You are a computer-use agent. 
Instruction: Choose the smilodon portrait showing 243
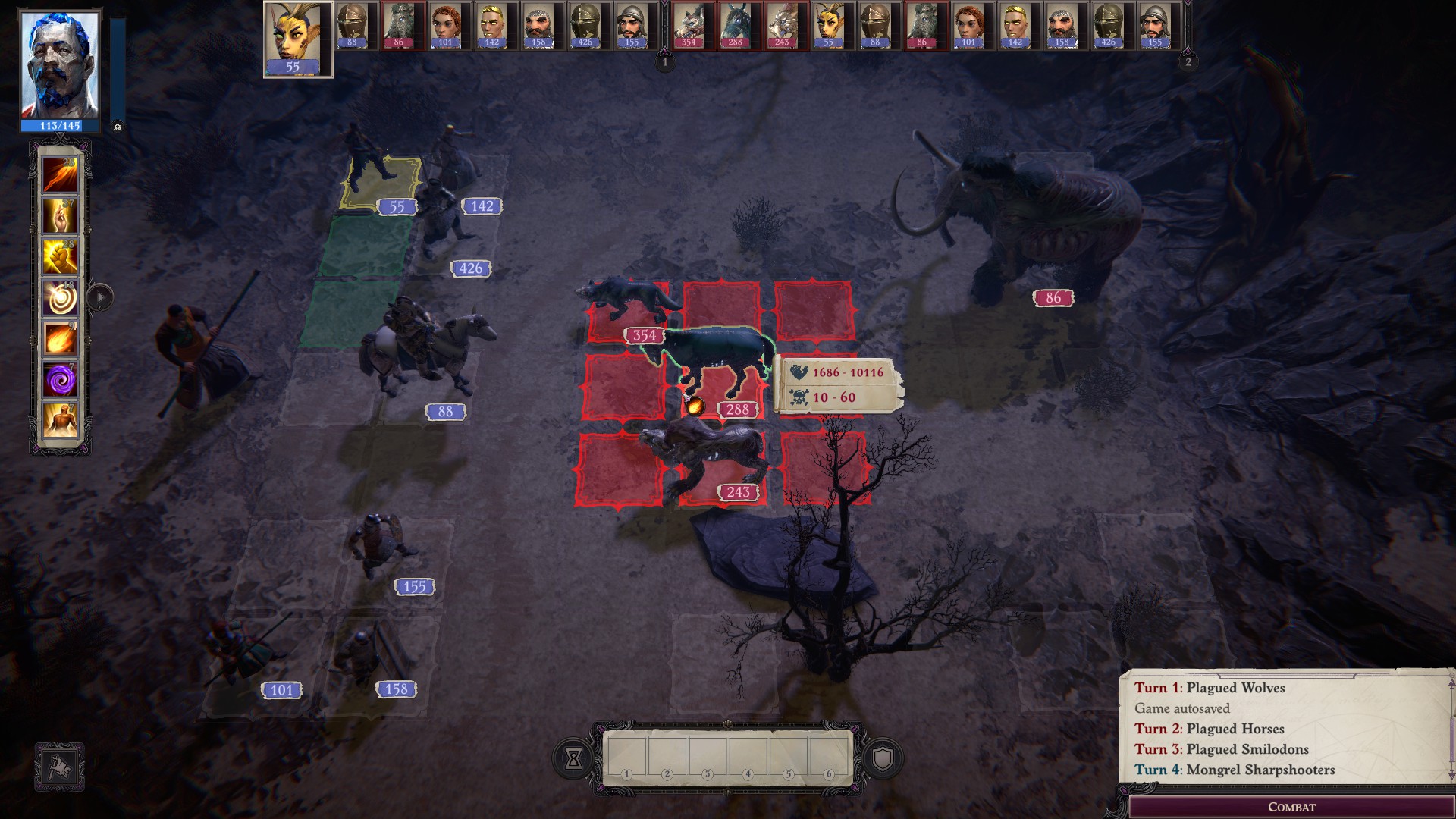781,26
